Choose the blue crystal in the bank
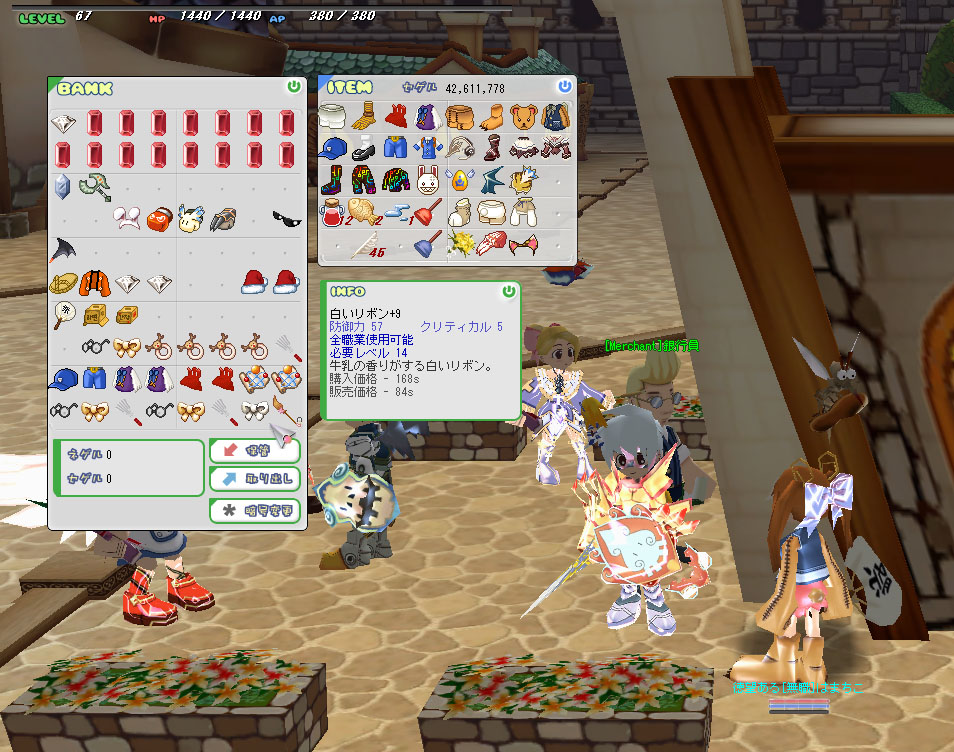 click(63, 186)
